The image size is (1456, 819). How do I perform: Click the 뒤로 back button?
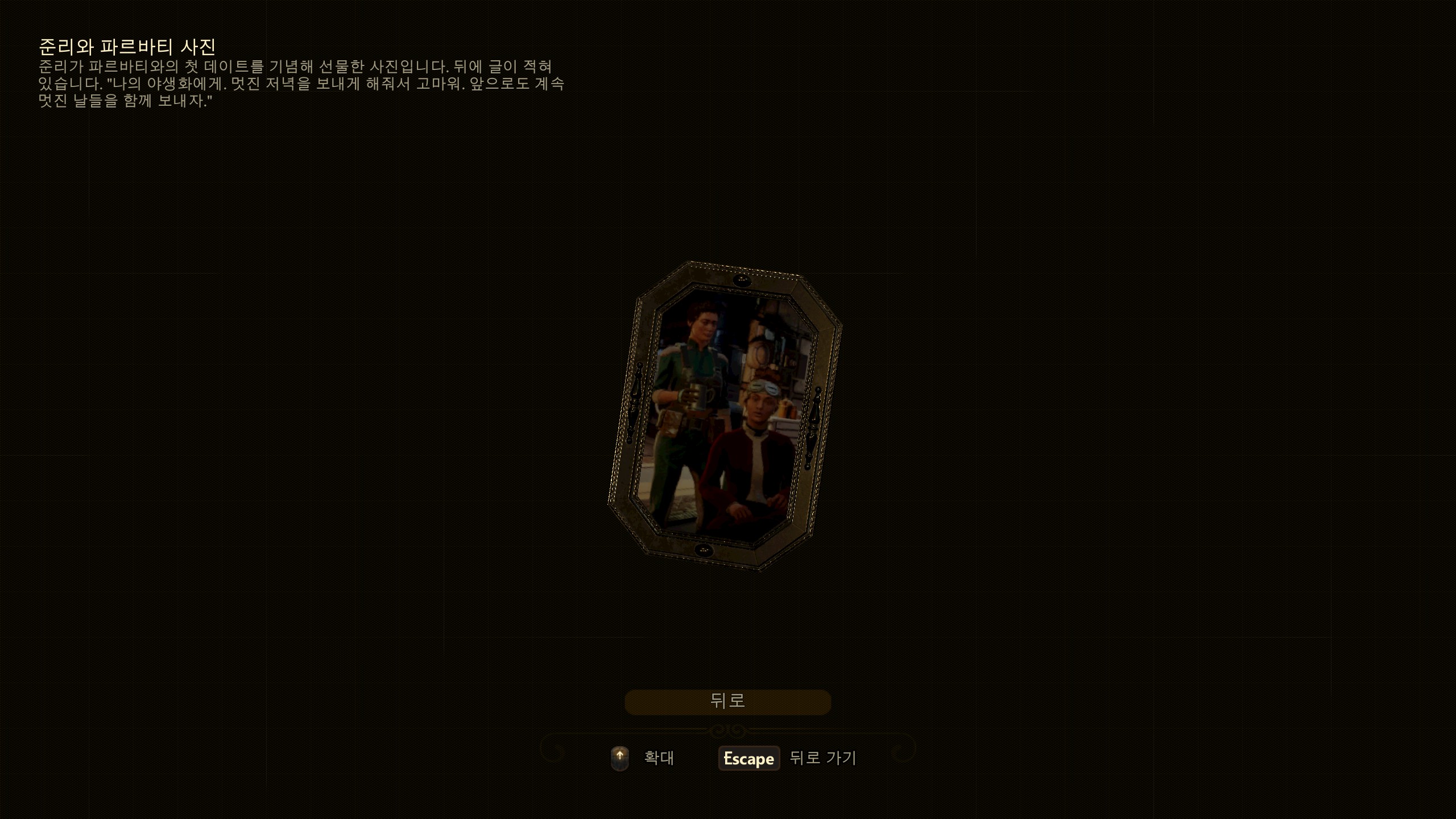(x=727, y=702)
